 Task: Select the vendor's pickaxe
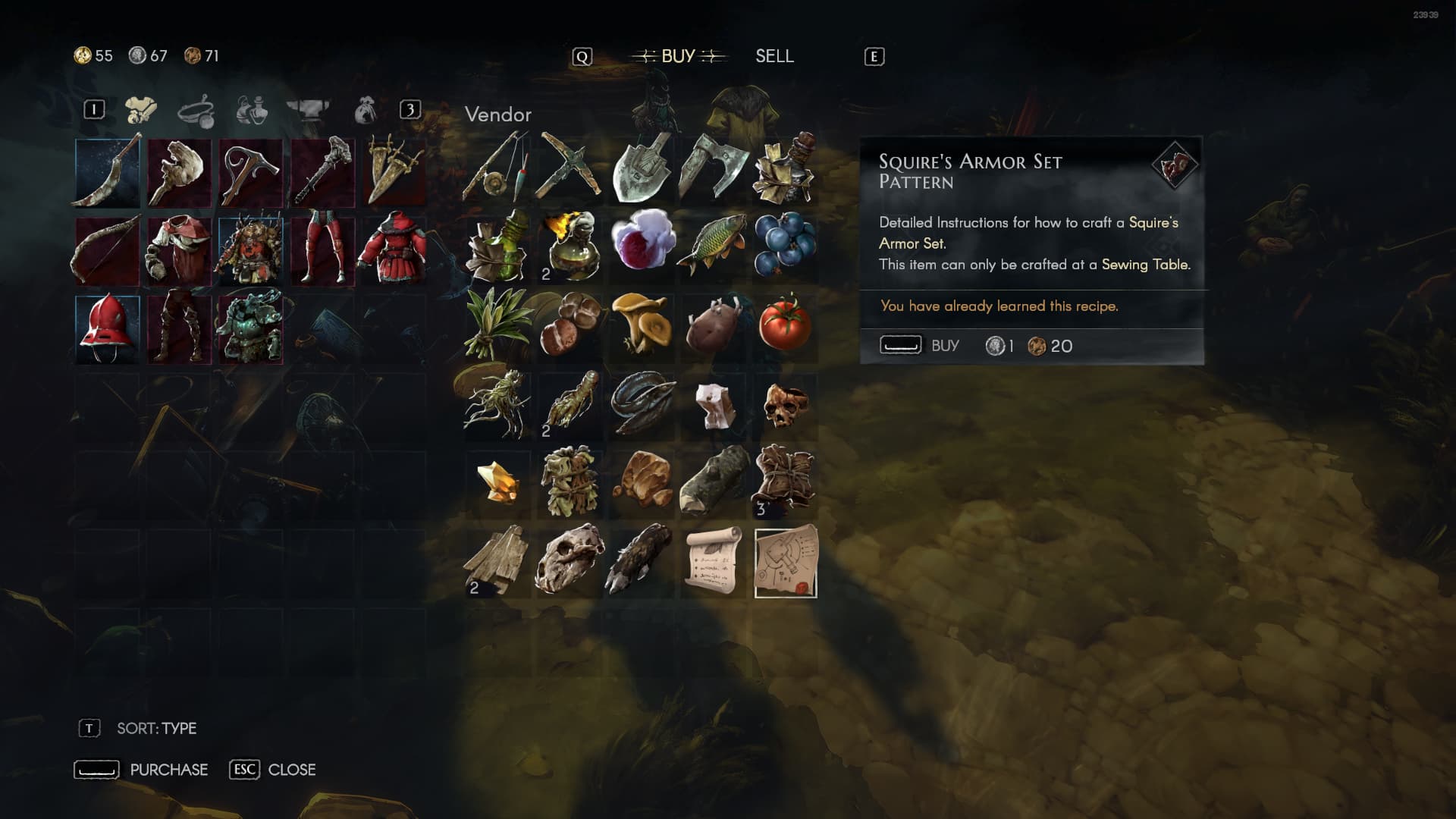coord(570,169)
